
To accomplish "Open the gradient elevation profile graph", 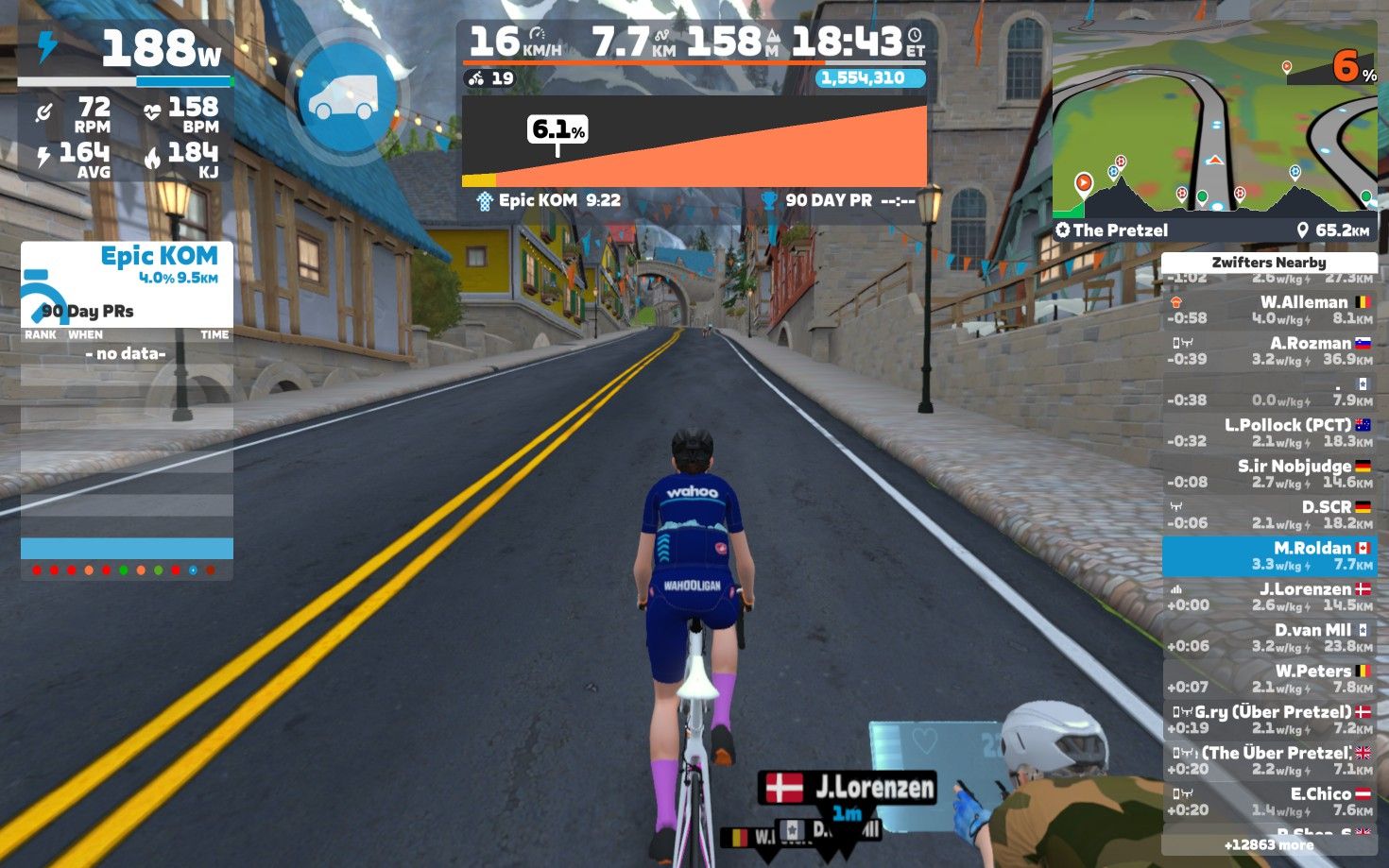I will [x=694, y=142].
